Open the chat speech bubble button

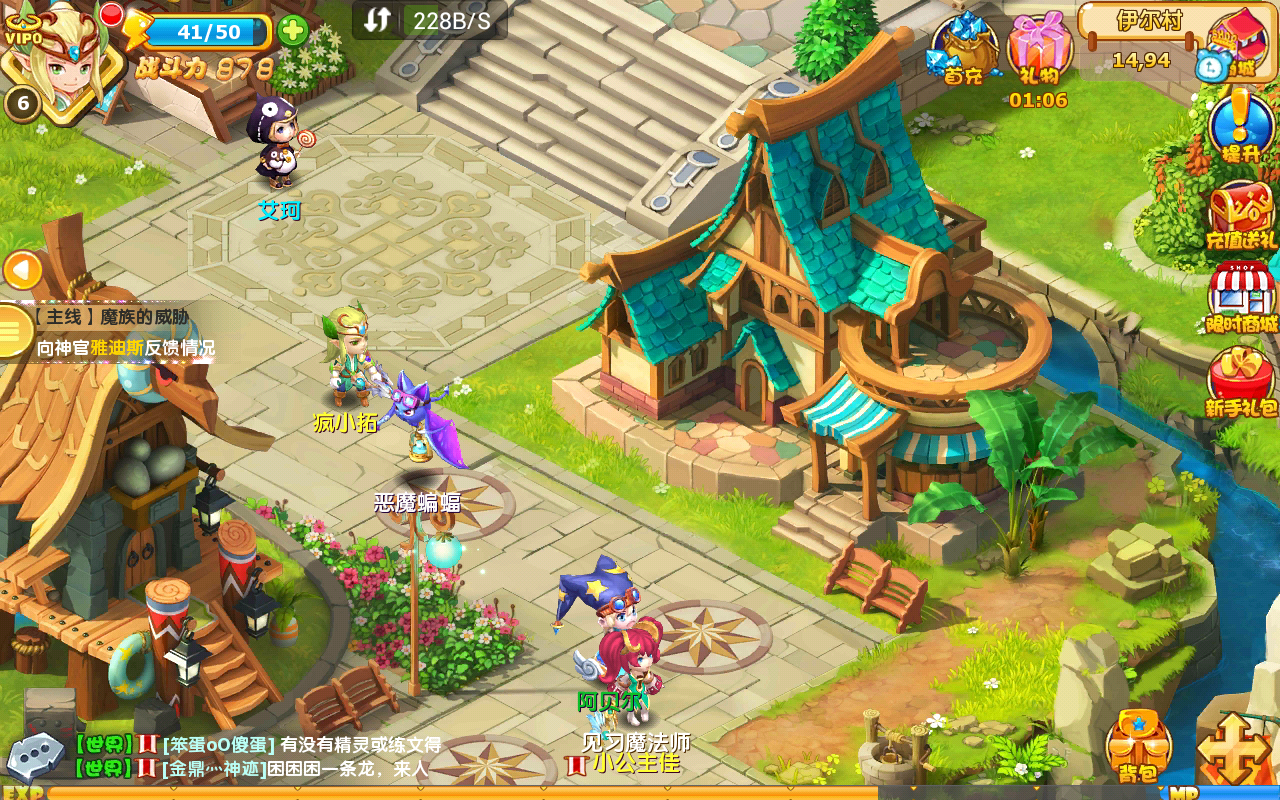(36, 757)
